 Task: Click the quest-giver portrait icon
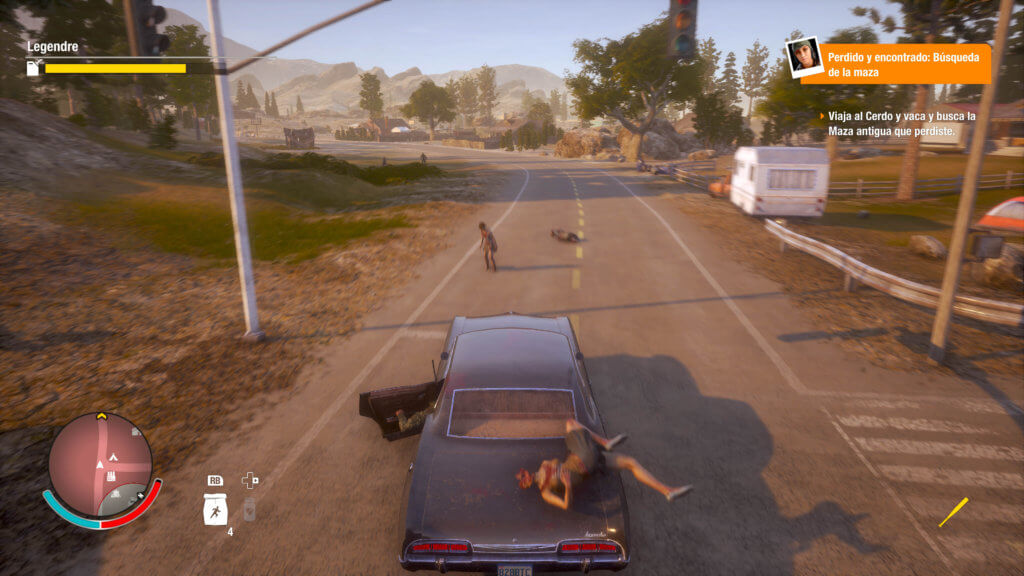tap(803, 57)
